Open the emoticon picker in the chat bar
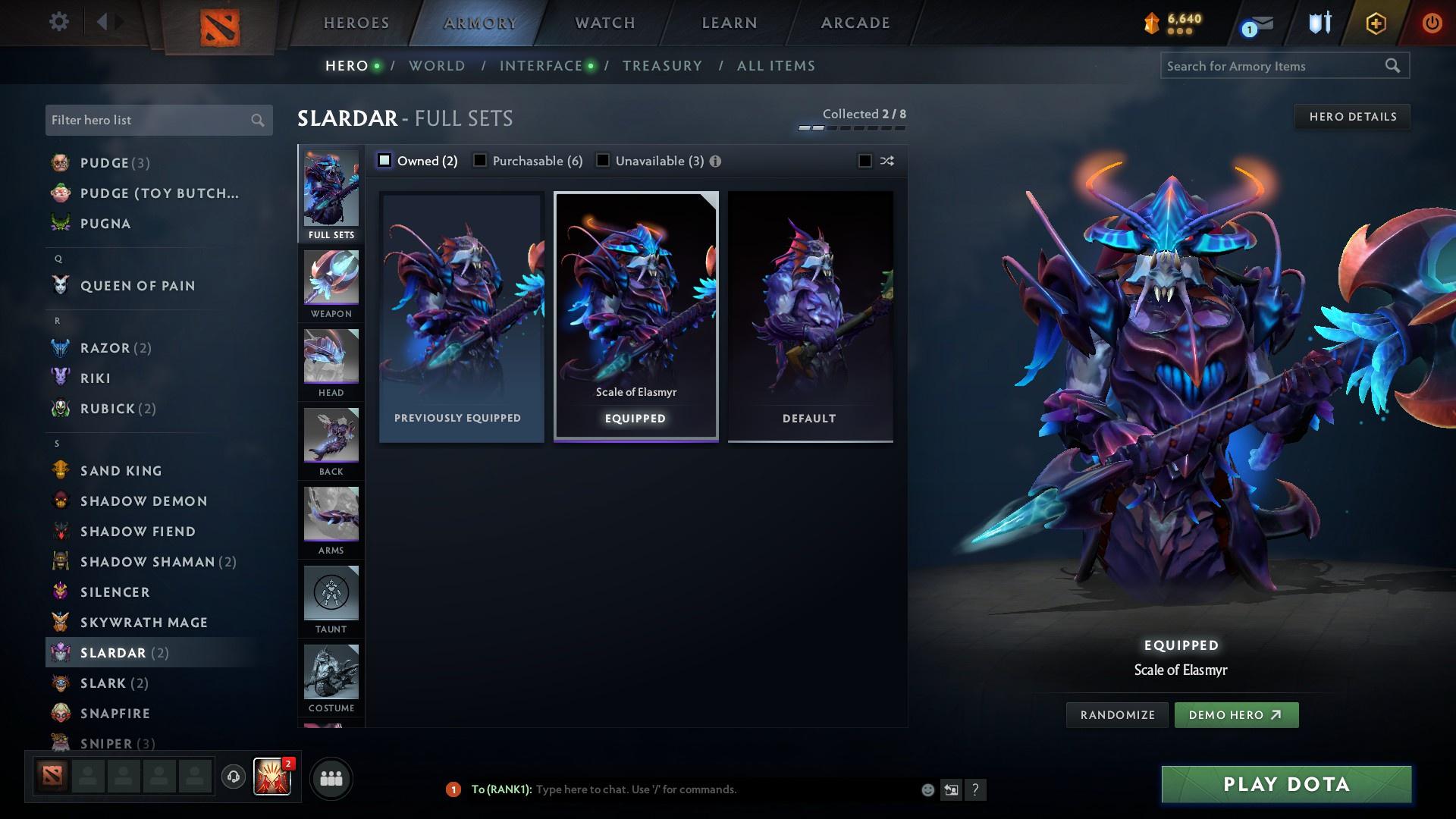 927,789
